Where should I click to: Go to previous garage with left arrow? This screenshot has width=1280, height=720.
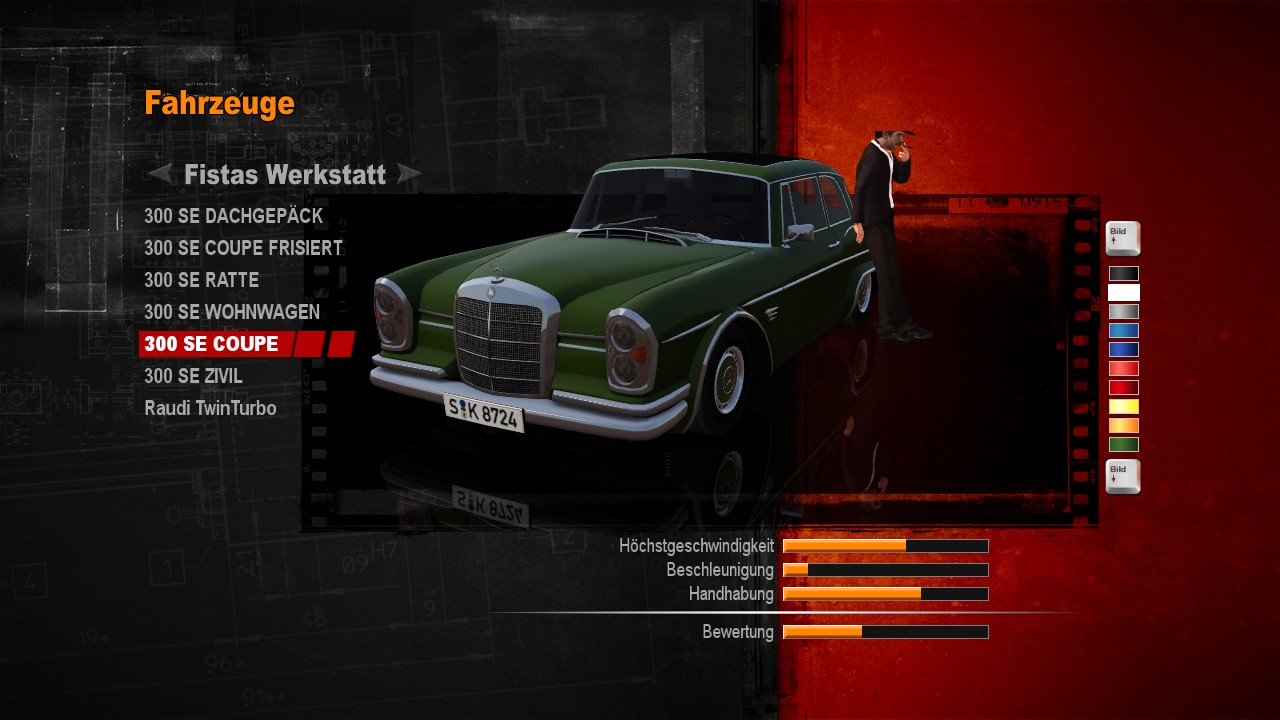click(160, 175)
